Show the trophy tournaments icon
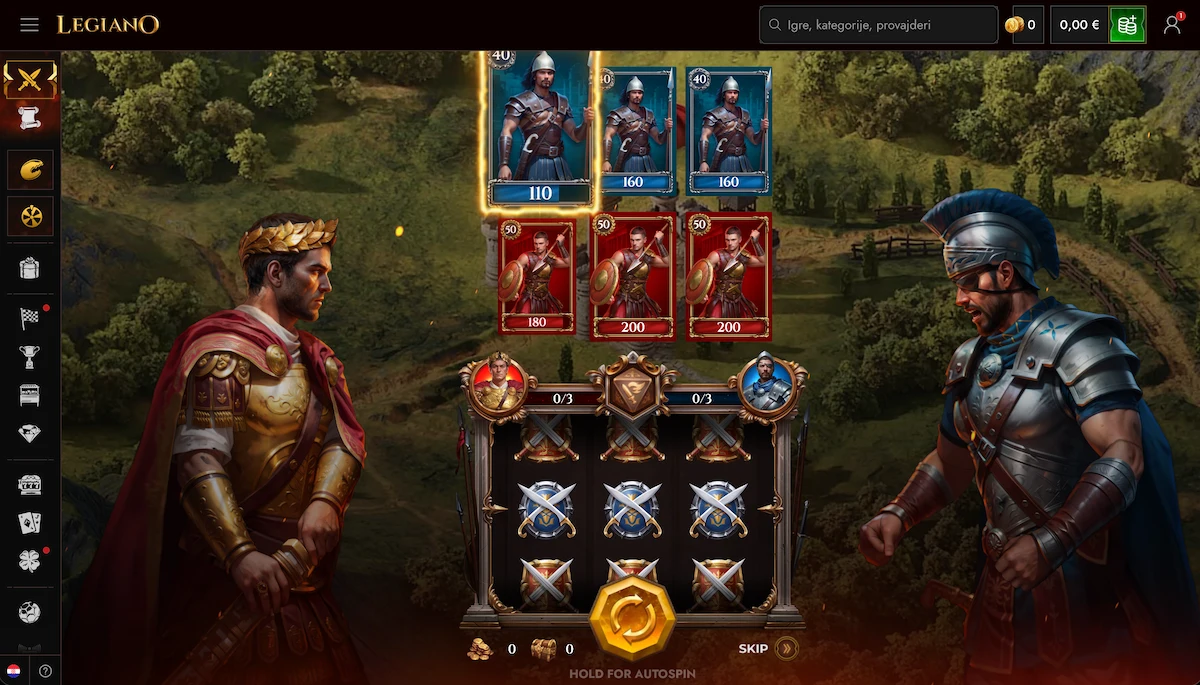The width and height of the screenshot is (1200, 685). pyautogui.click(x=30, y=357)
